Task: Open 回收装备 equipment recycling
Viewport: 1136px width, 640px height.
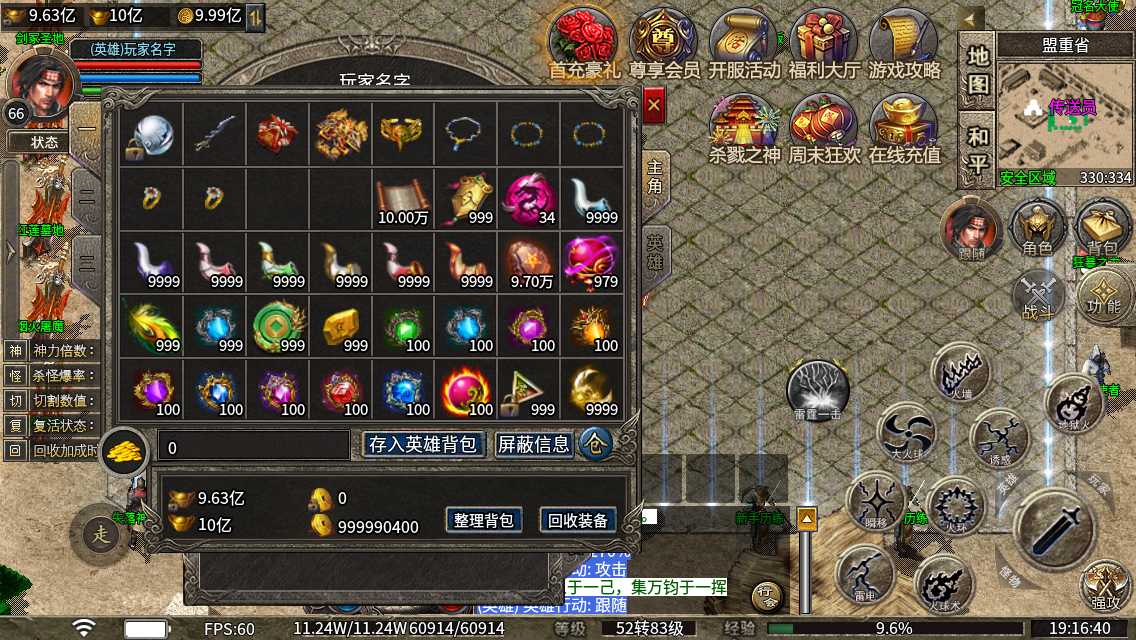Action: coord(578,520)
